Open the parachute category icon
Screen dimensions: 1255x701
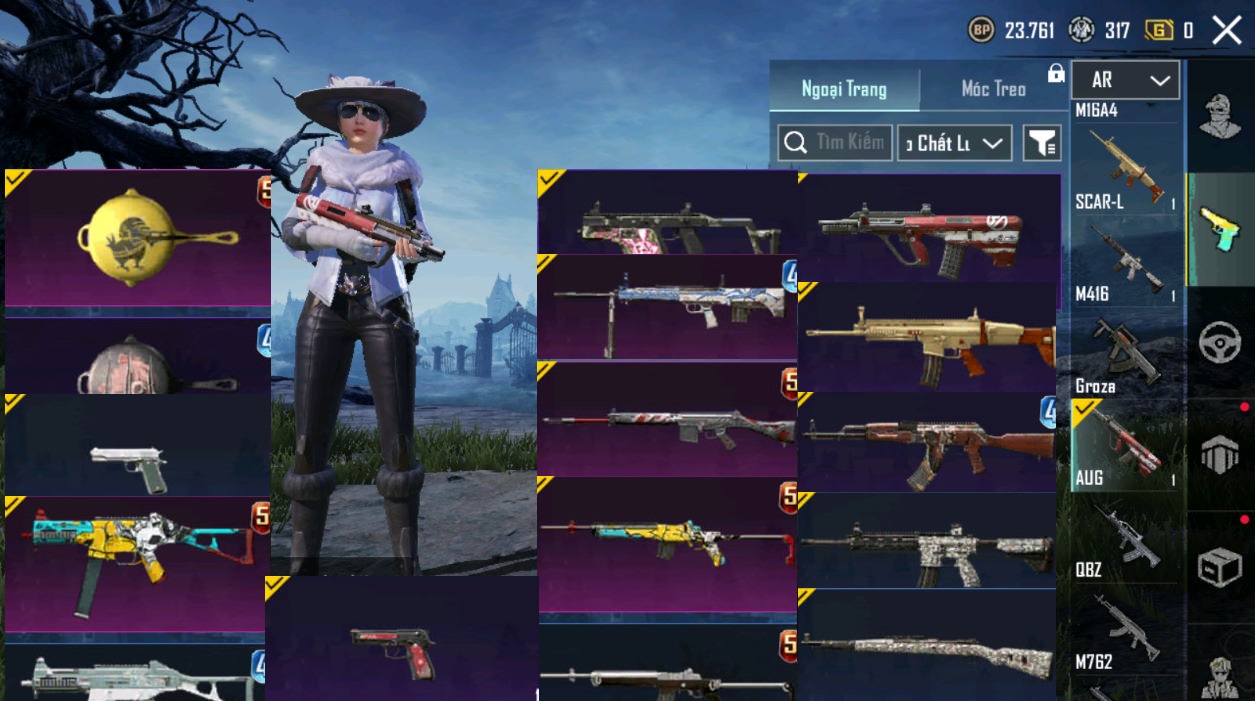(1220, 455)
